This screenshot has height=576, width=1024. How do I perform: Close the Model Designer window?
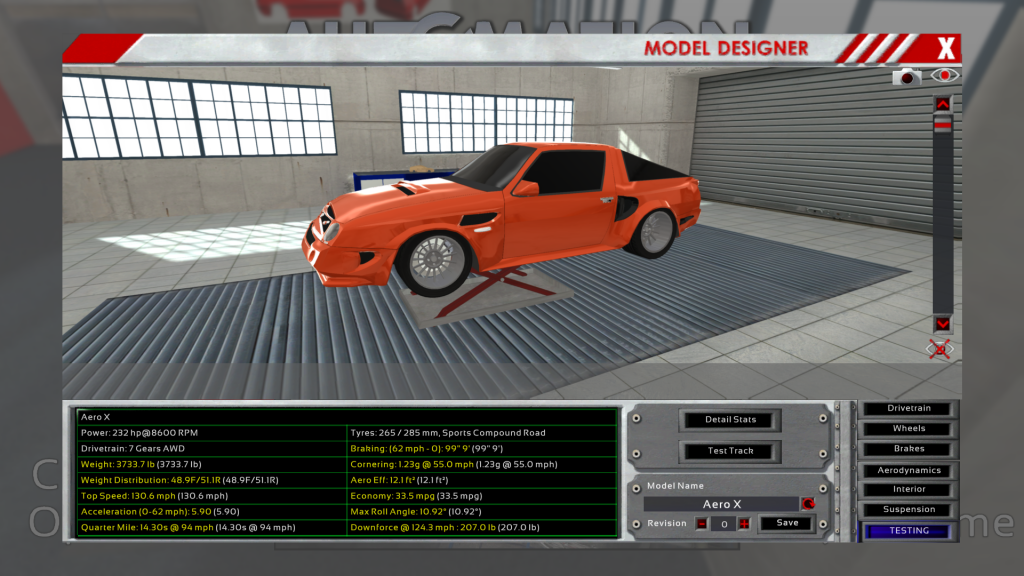coord(946,48)
